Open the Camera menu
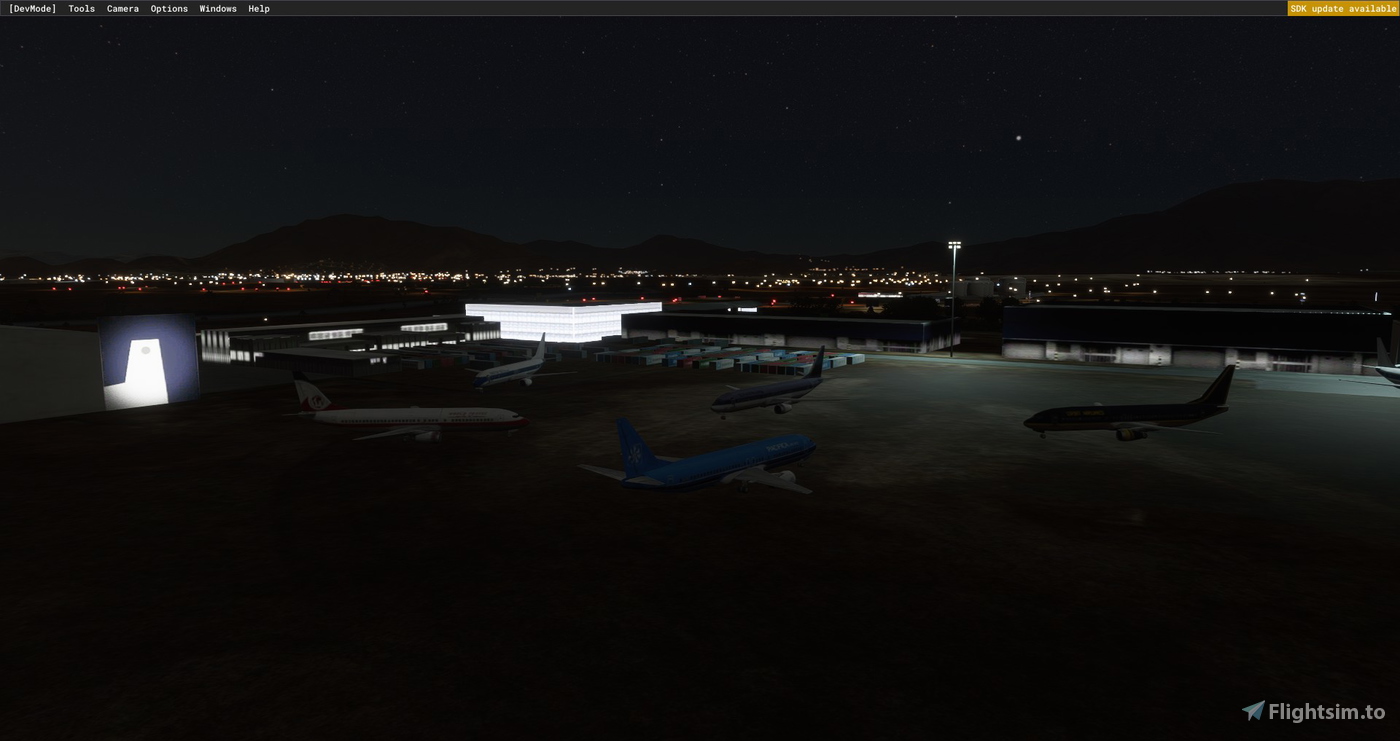The height and width of the screenshot is (741, 1400). point(122,8)
